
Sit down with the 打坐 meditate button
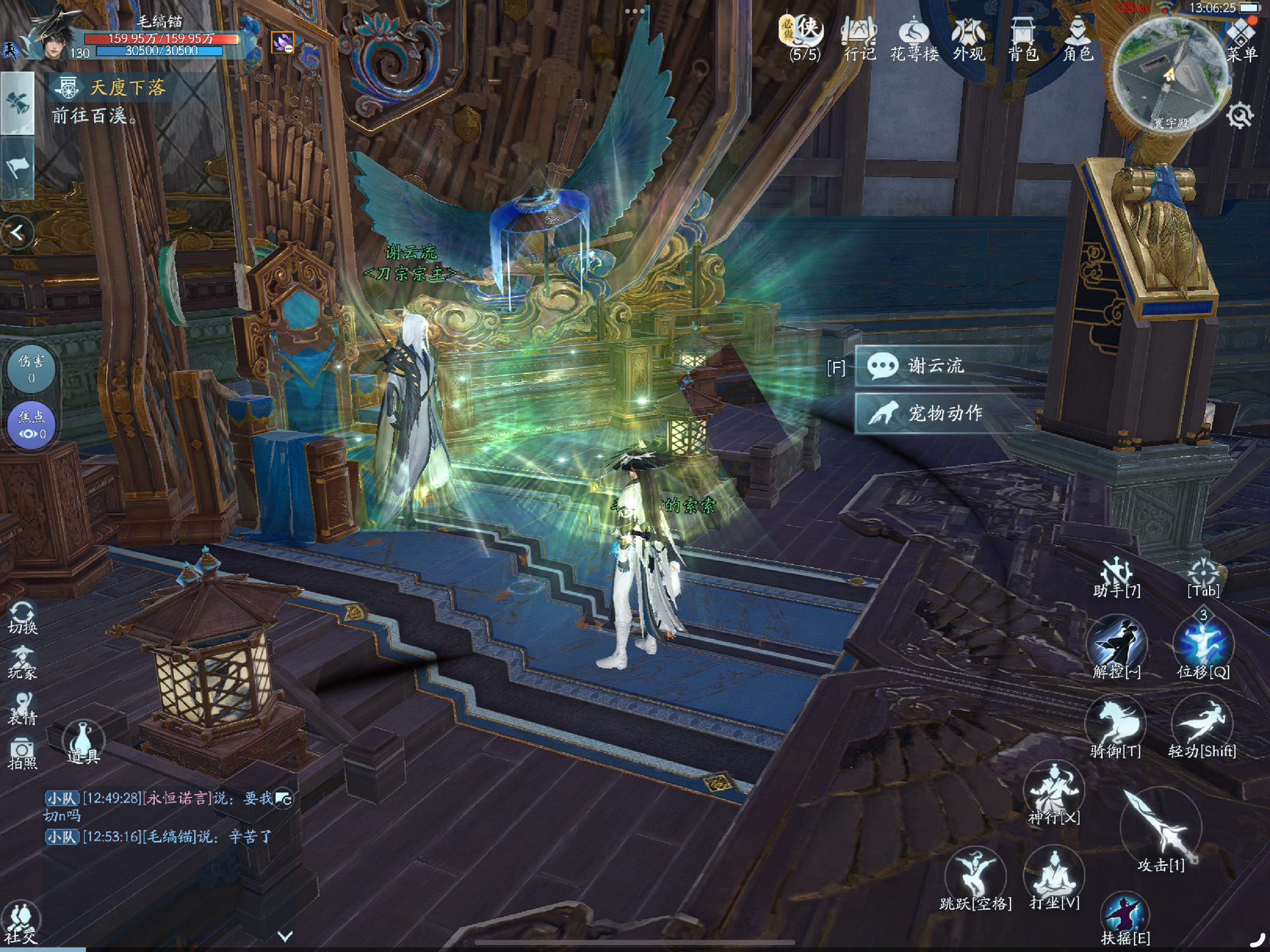(1055, 878)
